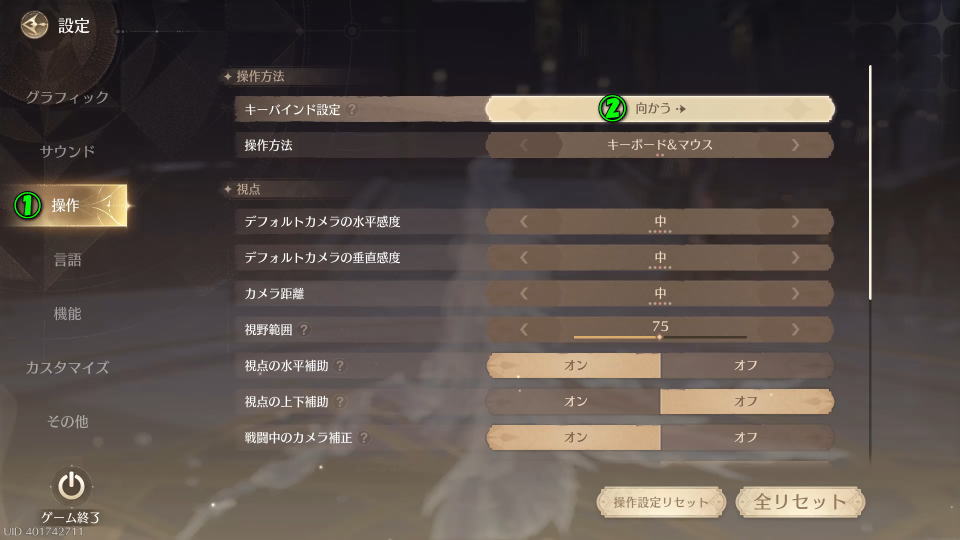The image size is (960, 540).
Task: Increase カメラ距離 using its right arrow
Action: point(795,293)
